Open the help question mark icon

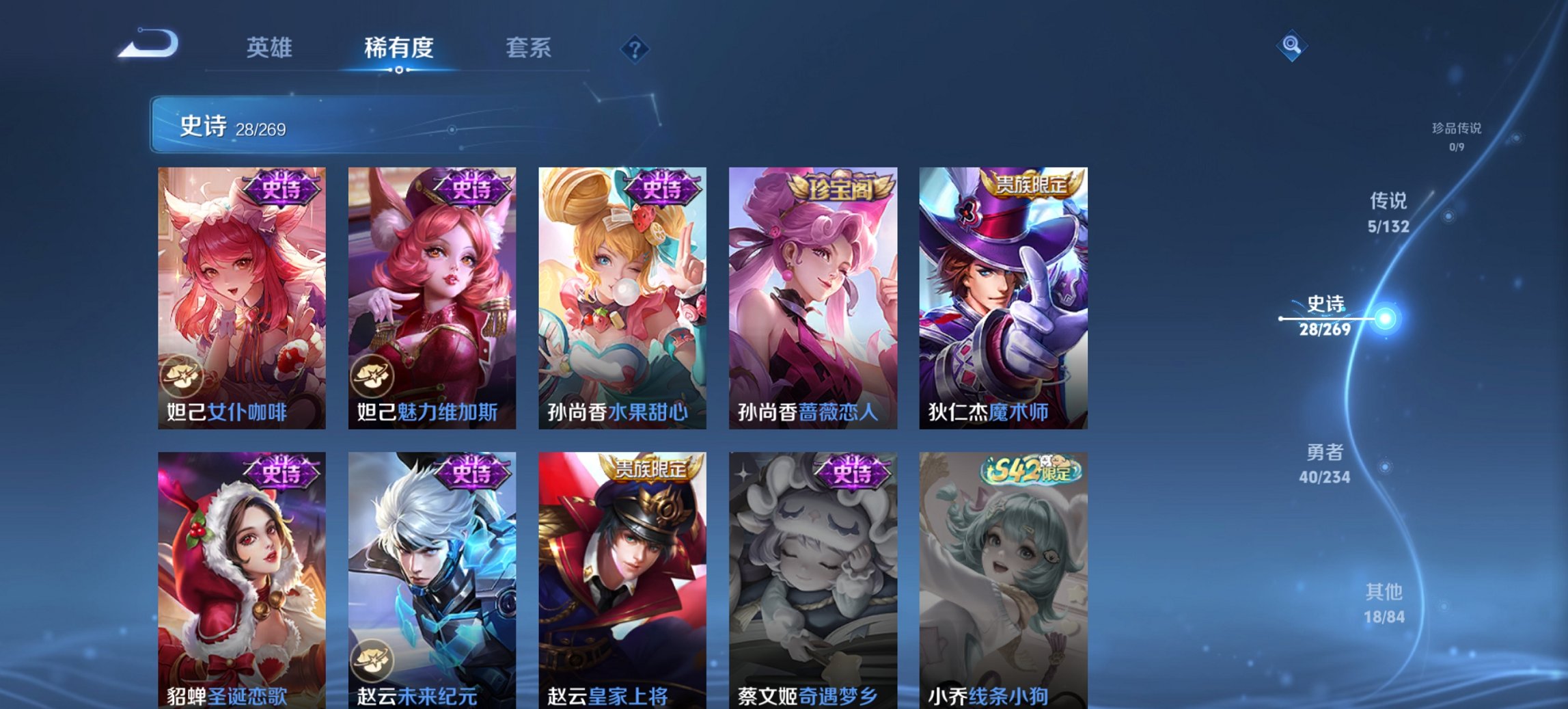point(634,46)
